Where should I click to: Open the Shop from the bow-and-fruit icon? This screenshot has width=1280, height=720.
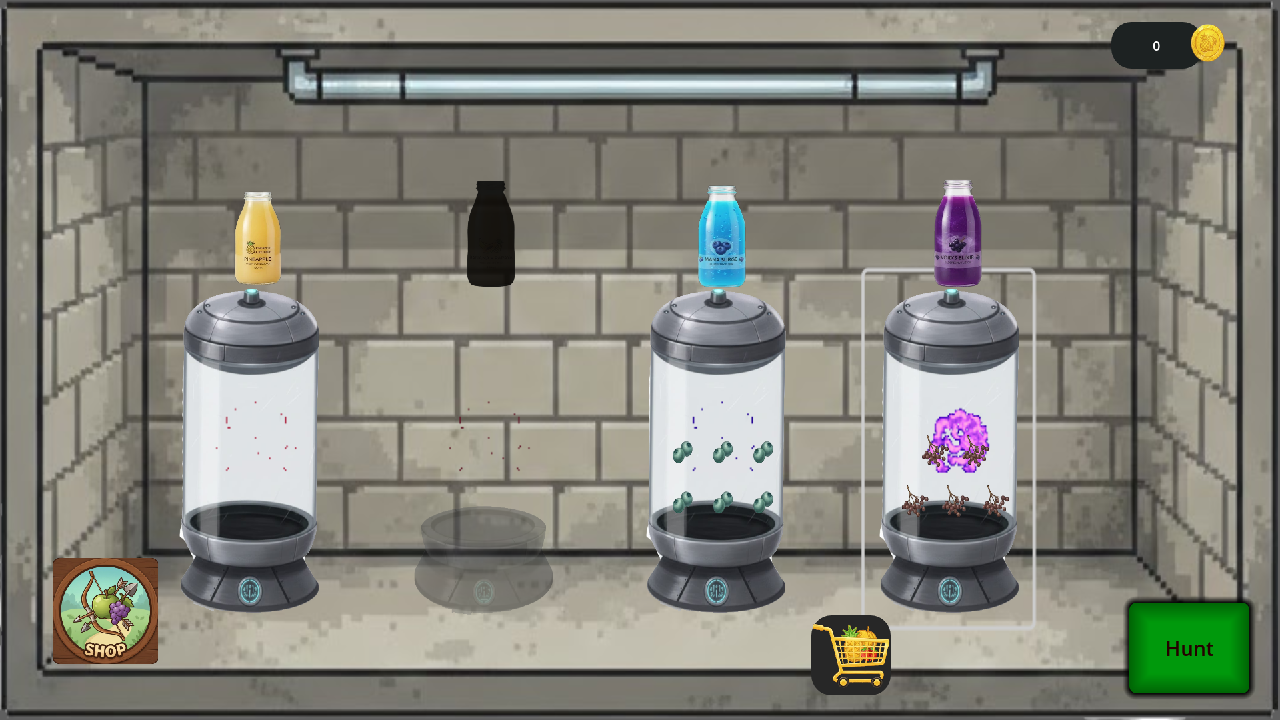click(105, 610)
